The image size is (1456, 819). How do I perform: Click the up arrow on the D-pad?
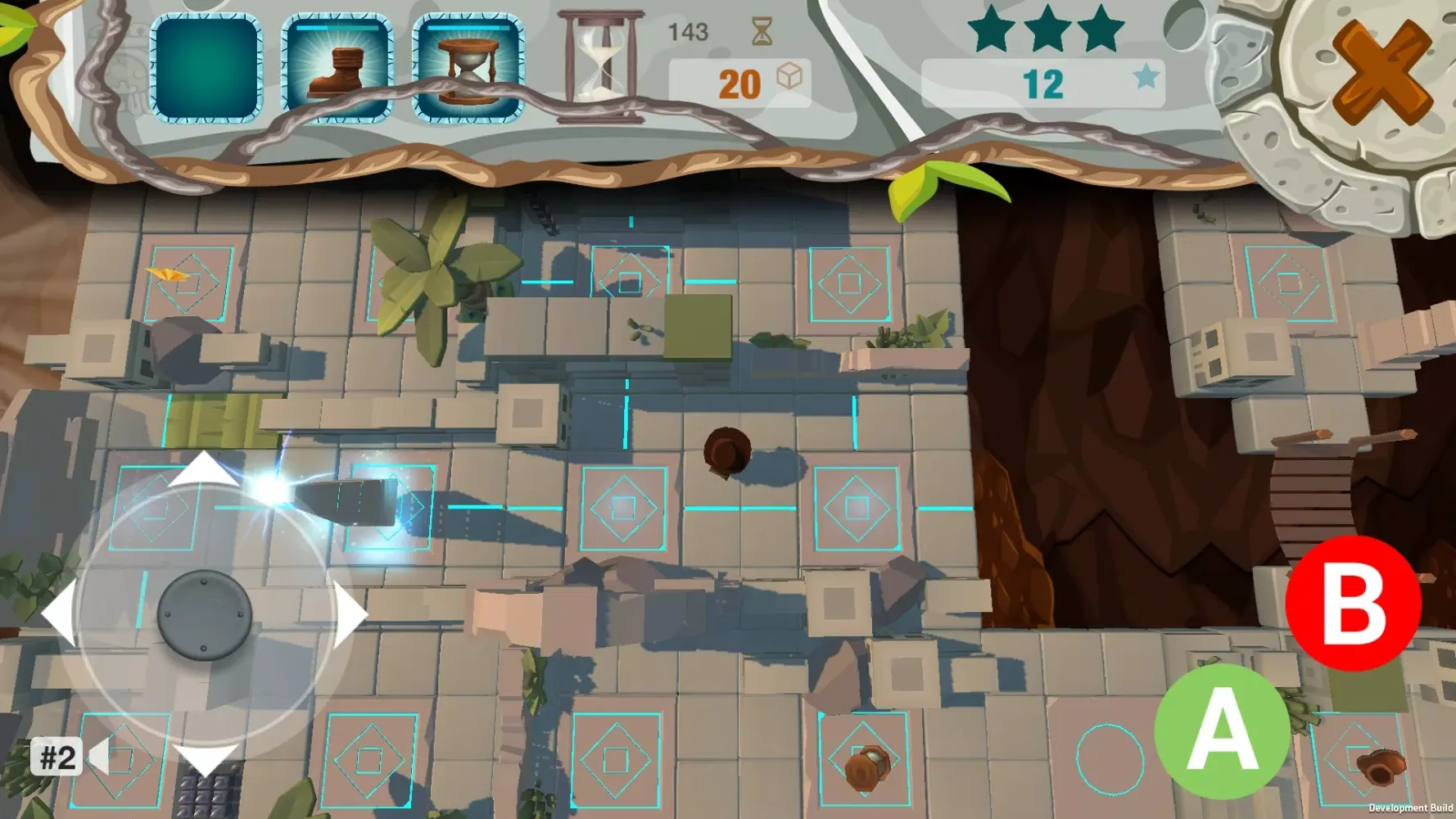[203, 470]
